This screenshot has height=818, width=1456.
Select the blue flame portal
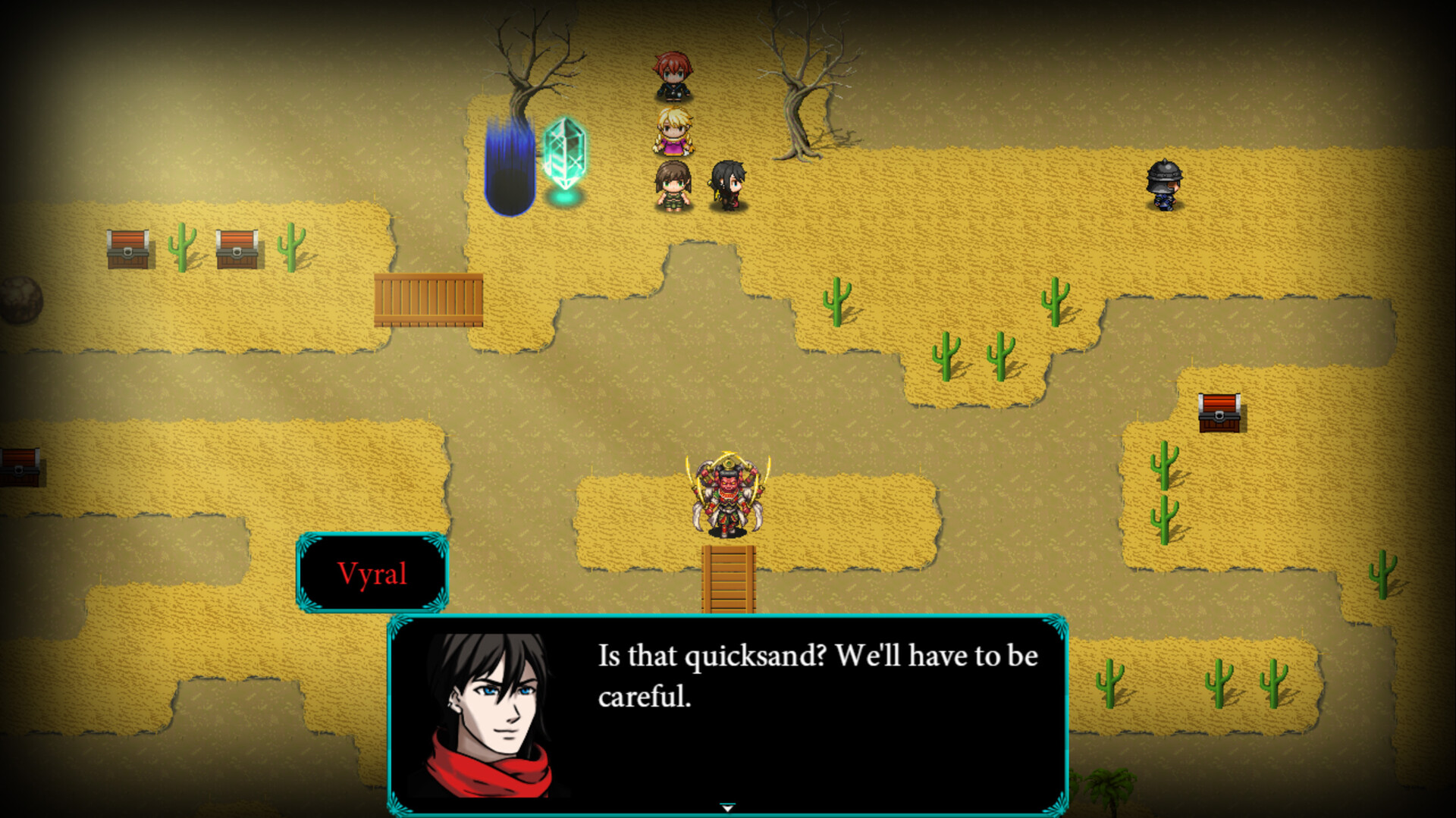pos(510,163)
